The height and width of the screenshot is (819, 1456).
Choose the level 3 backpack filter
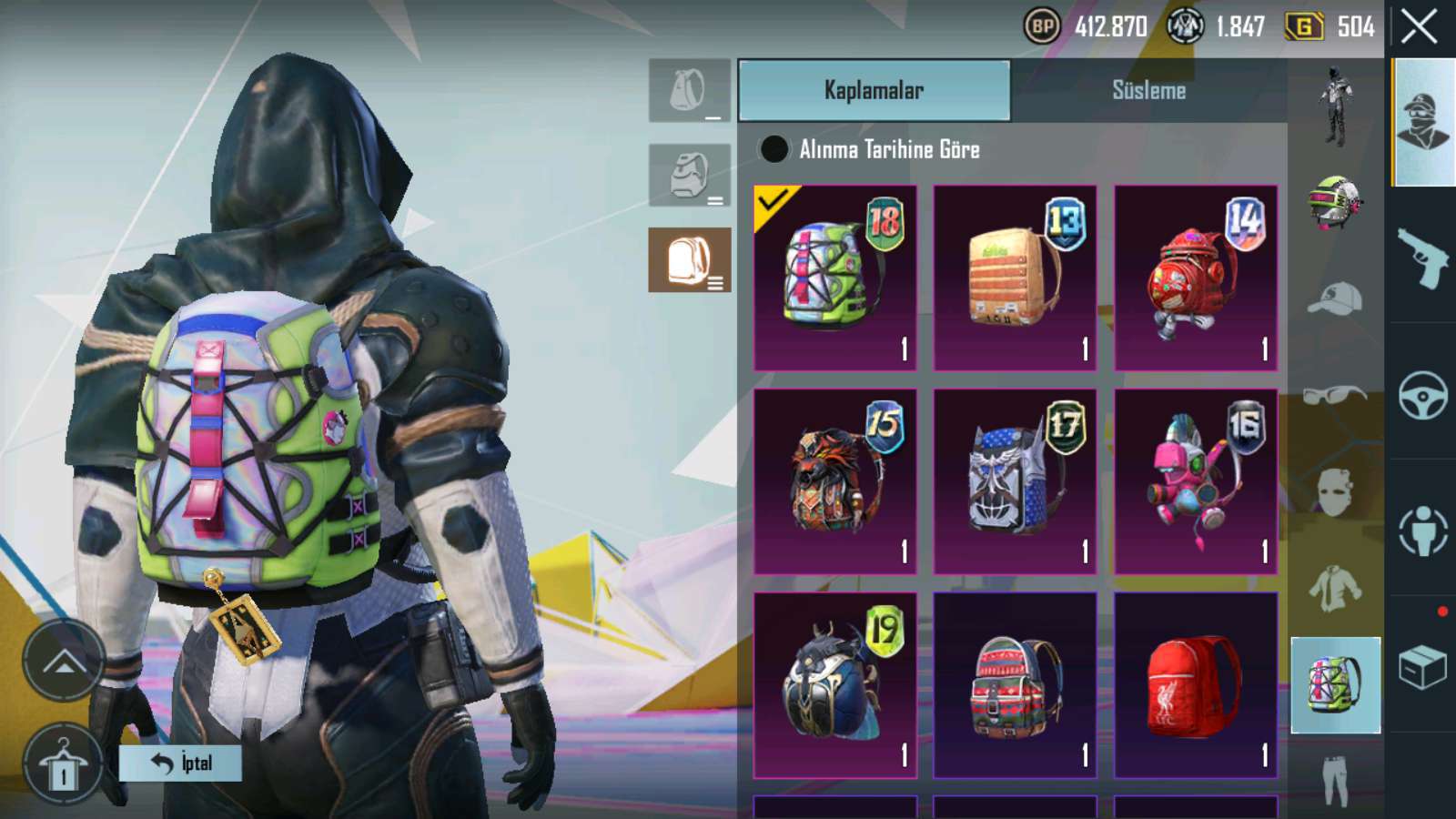(x=689, y=260)
